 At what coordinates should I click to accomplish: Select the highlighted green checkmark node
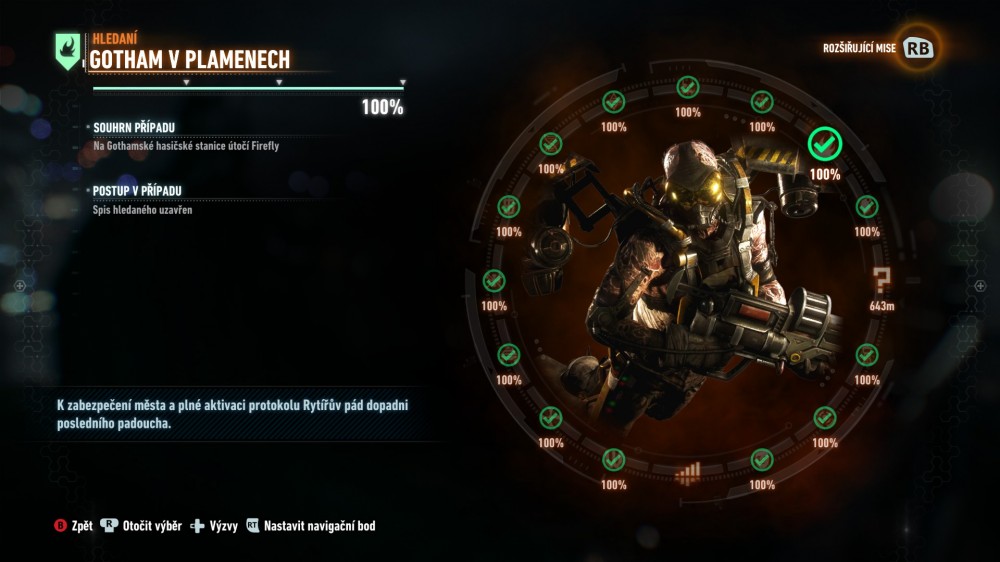pos(824,145)
